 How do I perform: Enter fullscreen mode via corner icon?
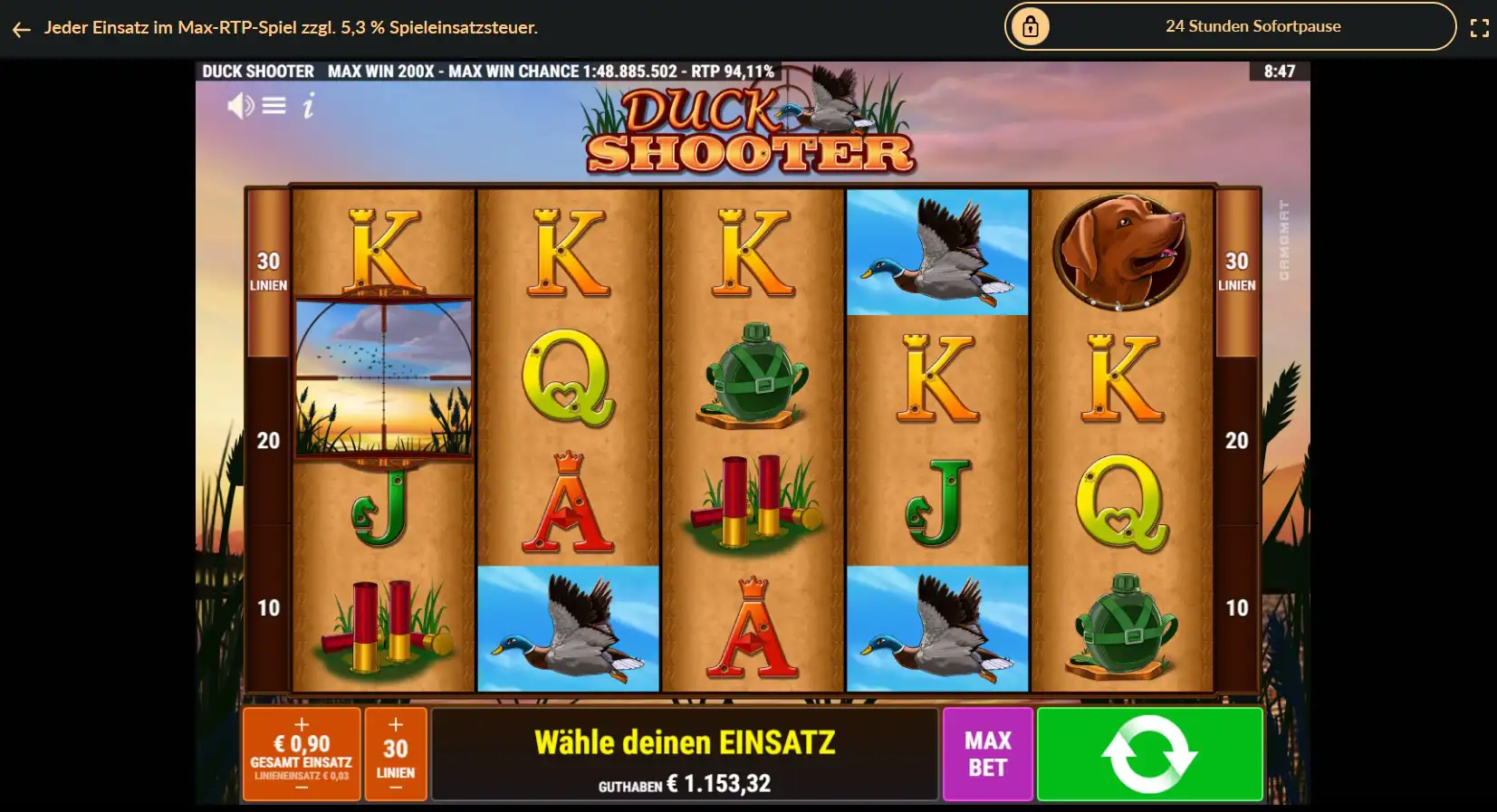click(1482, 27)
